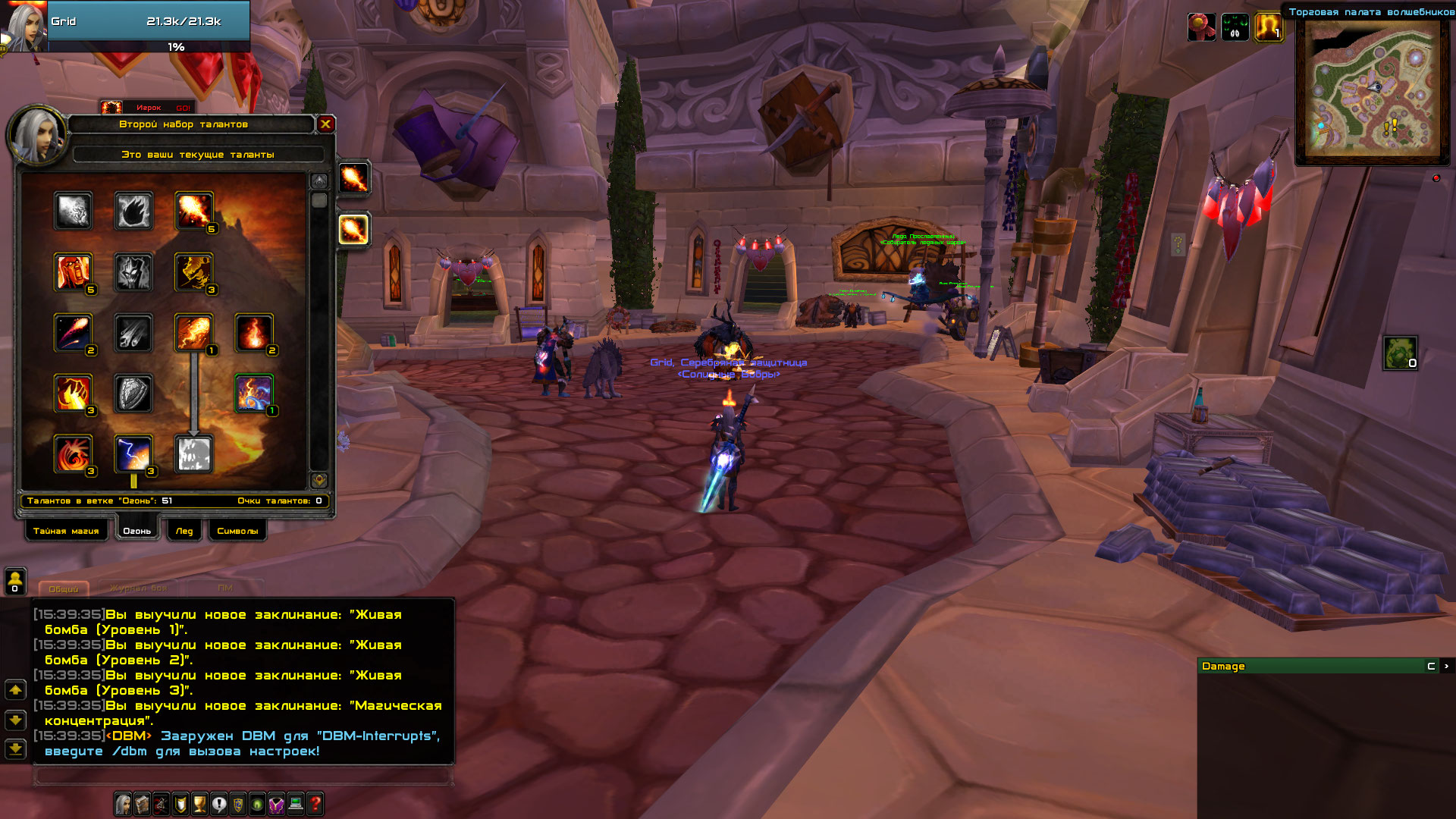Open help with the red question mark icon
Image resolution: width=1456 pixels, height=819 pixels.
pyautogui.click(x=313, y=804)
